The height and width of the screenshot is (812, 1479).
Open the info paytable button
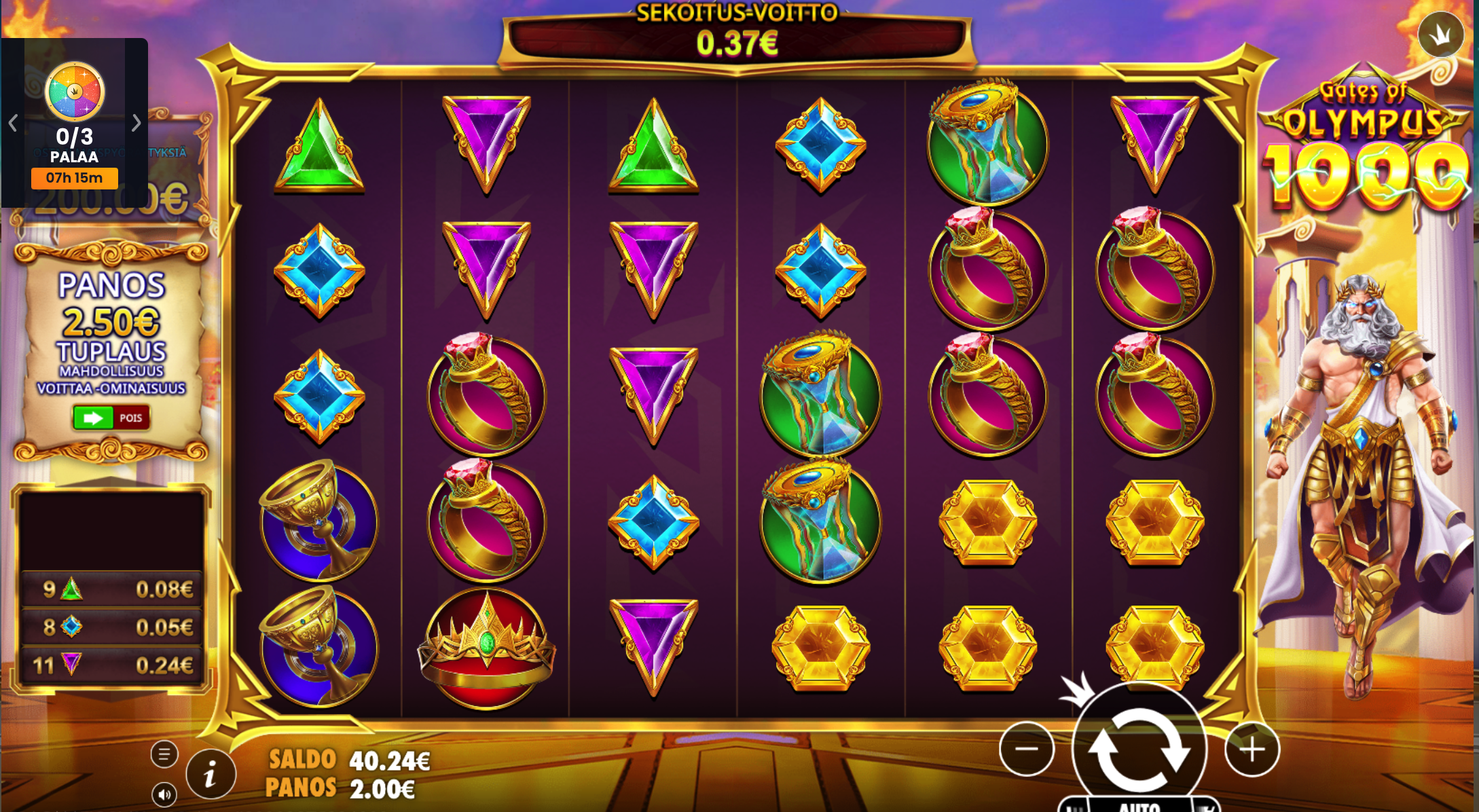(211, 773)
